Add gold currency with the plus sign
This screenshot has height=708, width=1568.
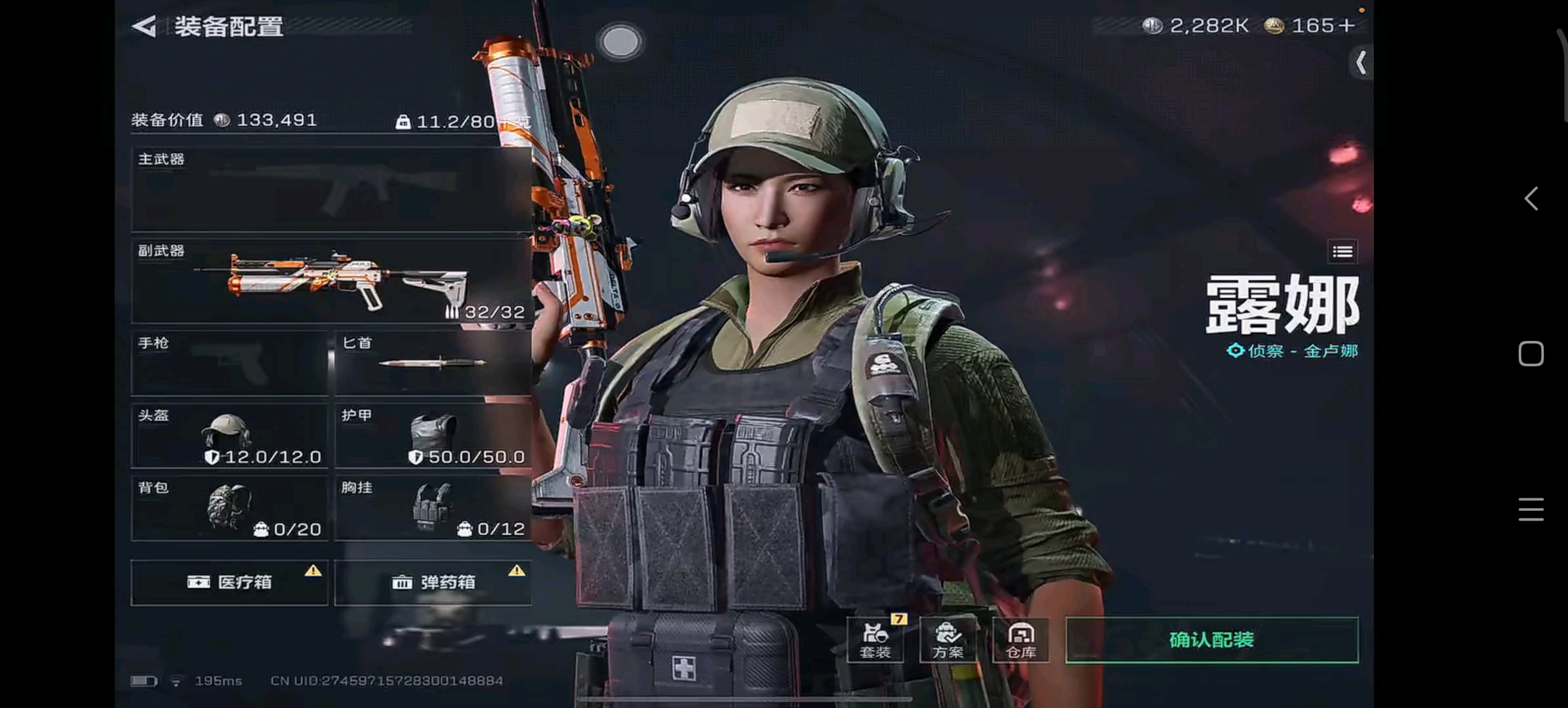(1347, 26)
